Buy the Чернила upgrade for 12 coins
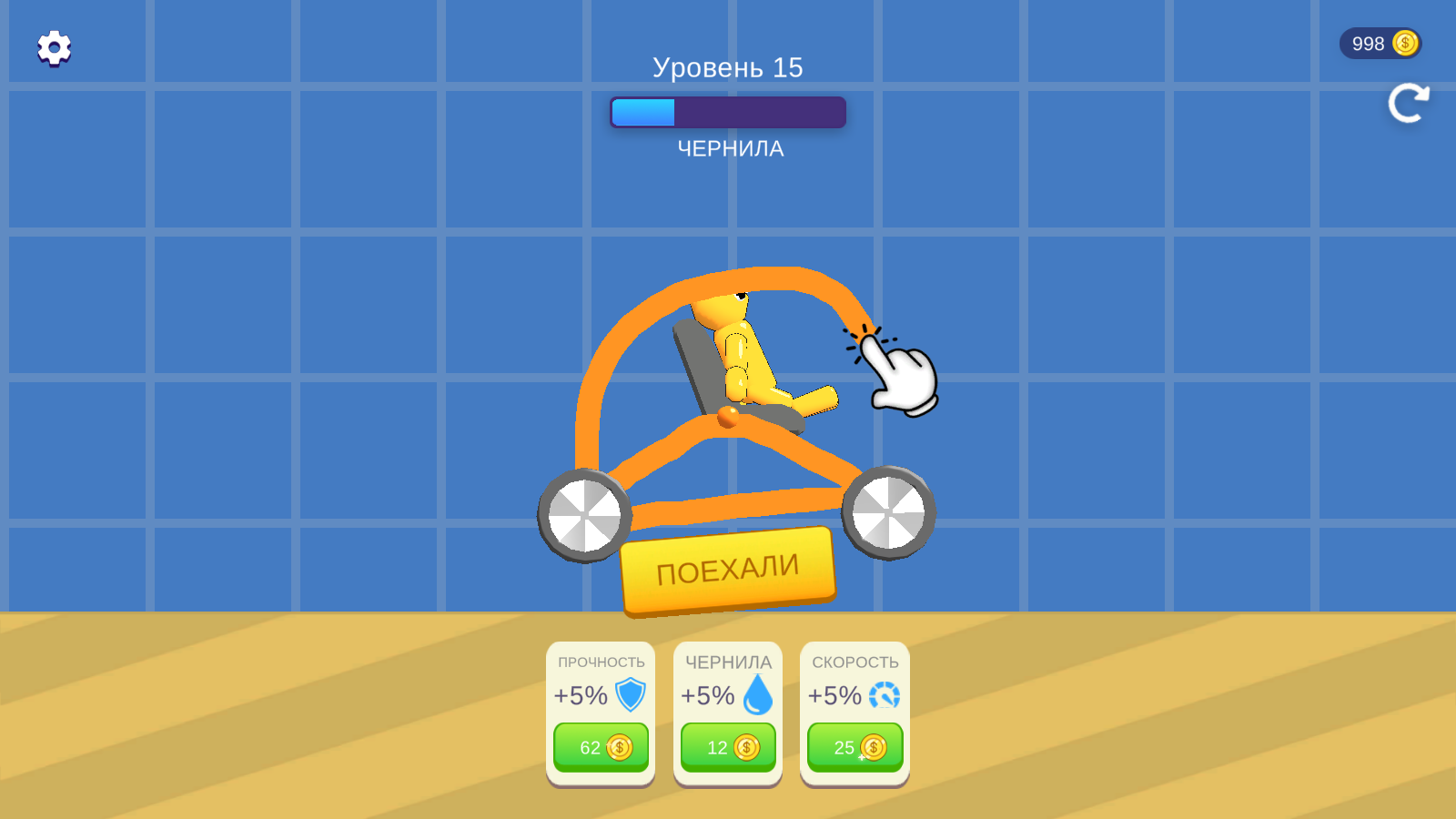 point(727,747)
